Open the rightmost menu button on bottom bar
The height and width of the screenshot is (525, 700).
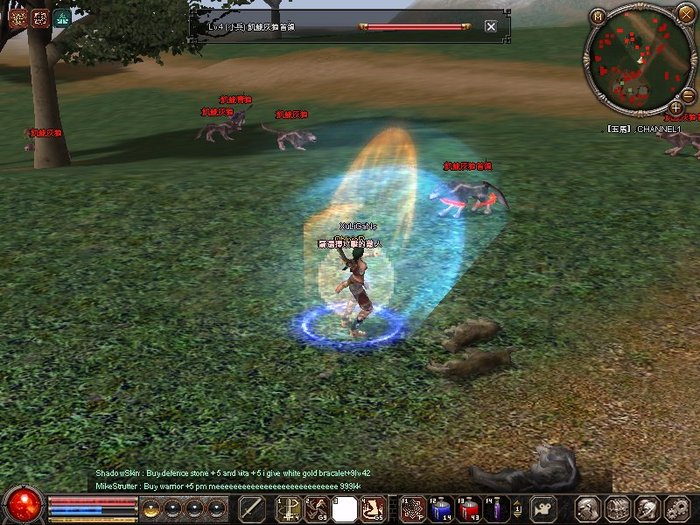(677, 508)
